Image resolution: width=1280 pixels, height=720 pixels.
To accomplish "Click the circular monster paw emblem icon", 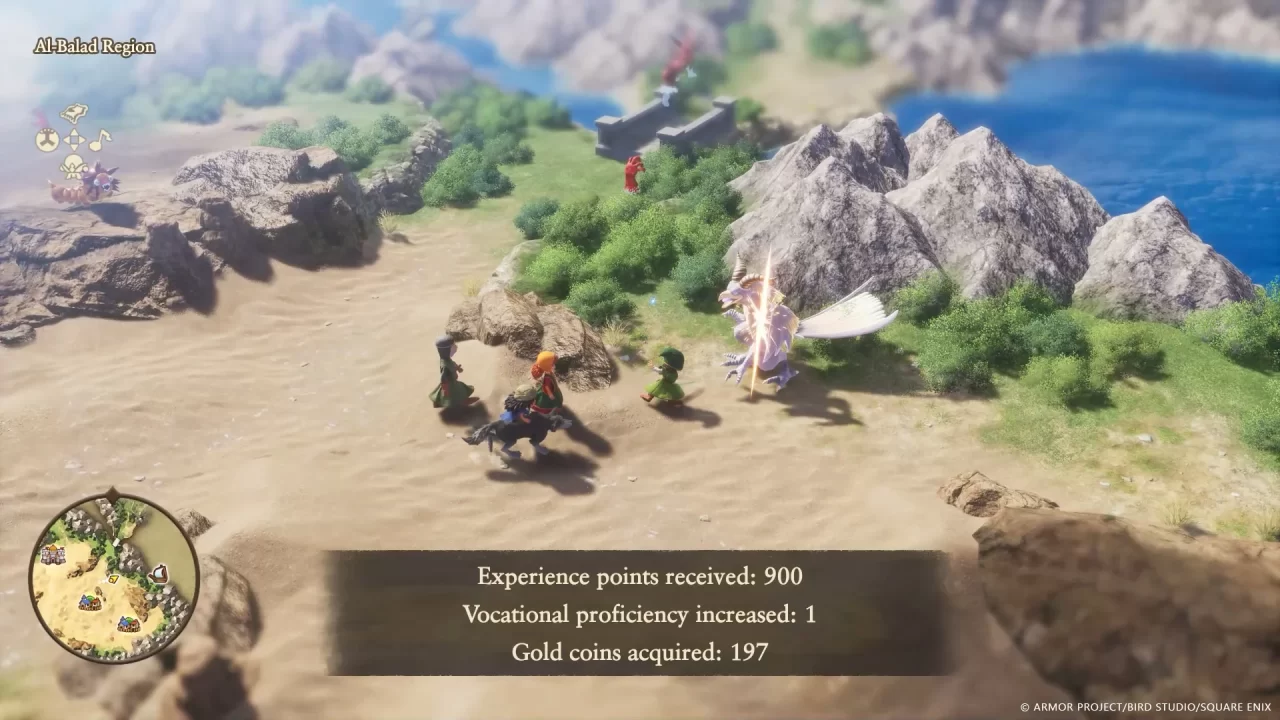I will pyautogui.click(x=47, y=138).
